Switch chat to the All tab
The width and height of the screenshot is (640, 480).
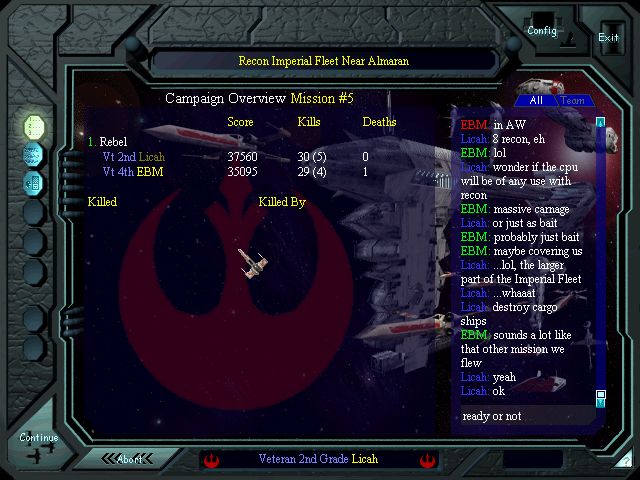click(x=536, y=100)
